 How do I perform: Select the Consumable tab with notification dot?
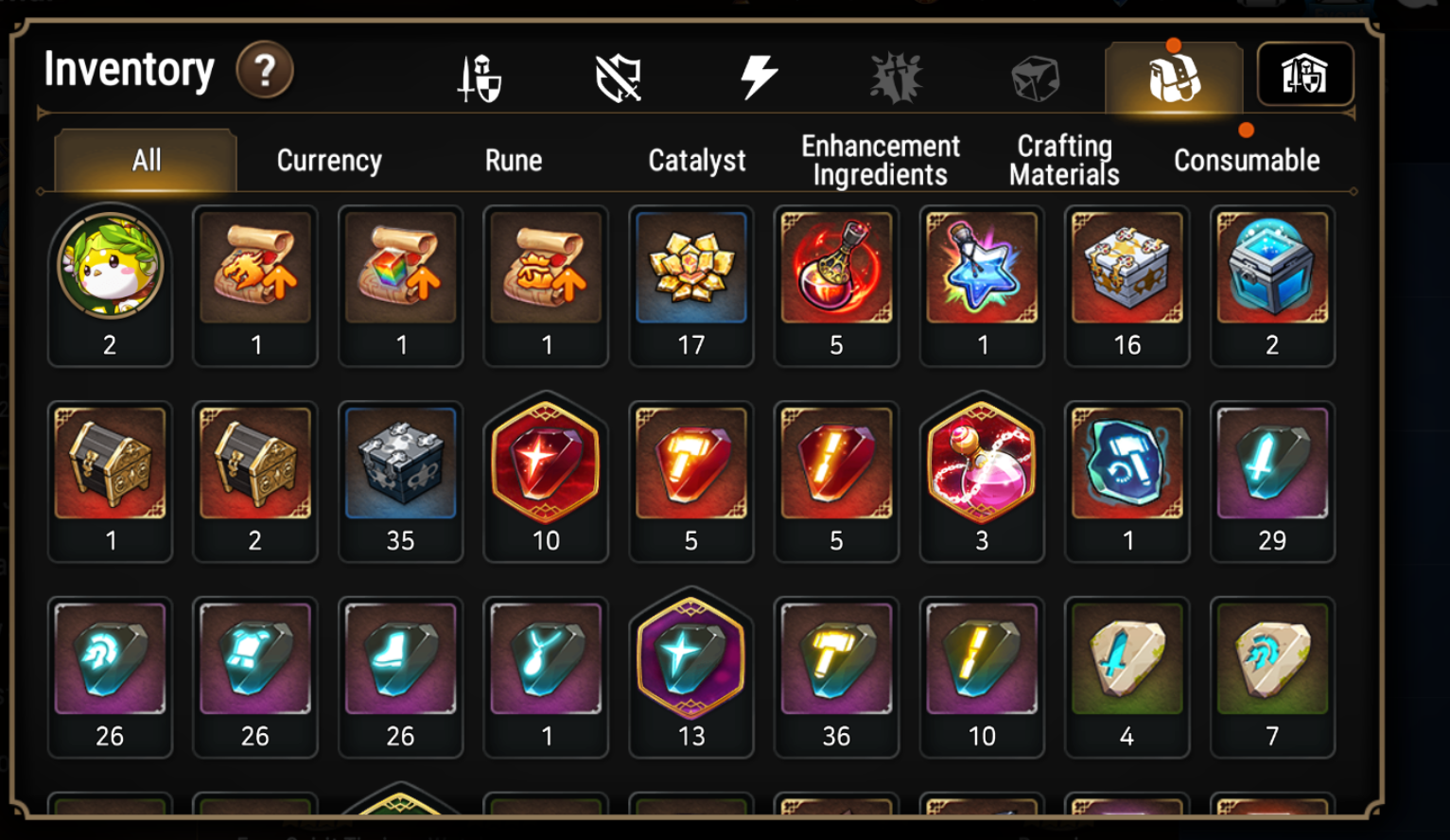pos(1246,160)
